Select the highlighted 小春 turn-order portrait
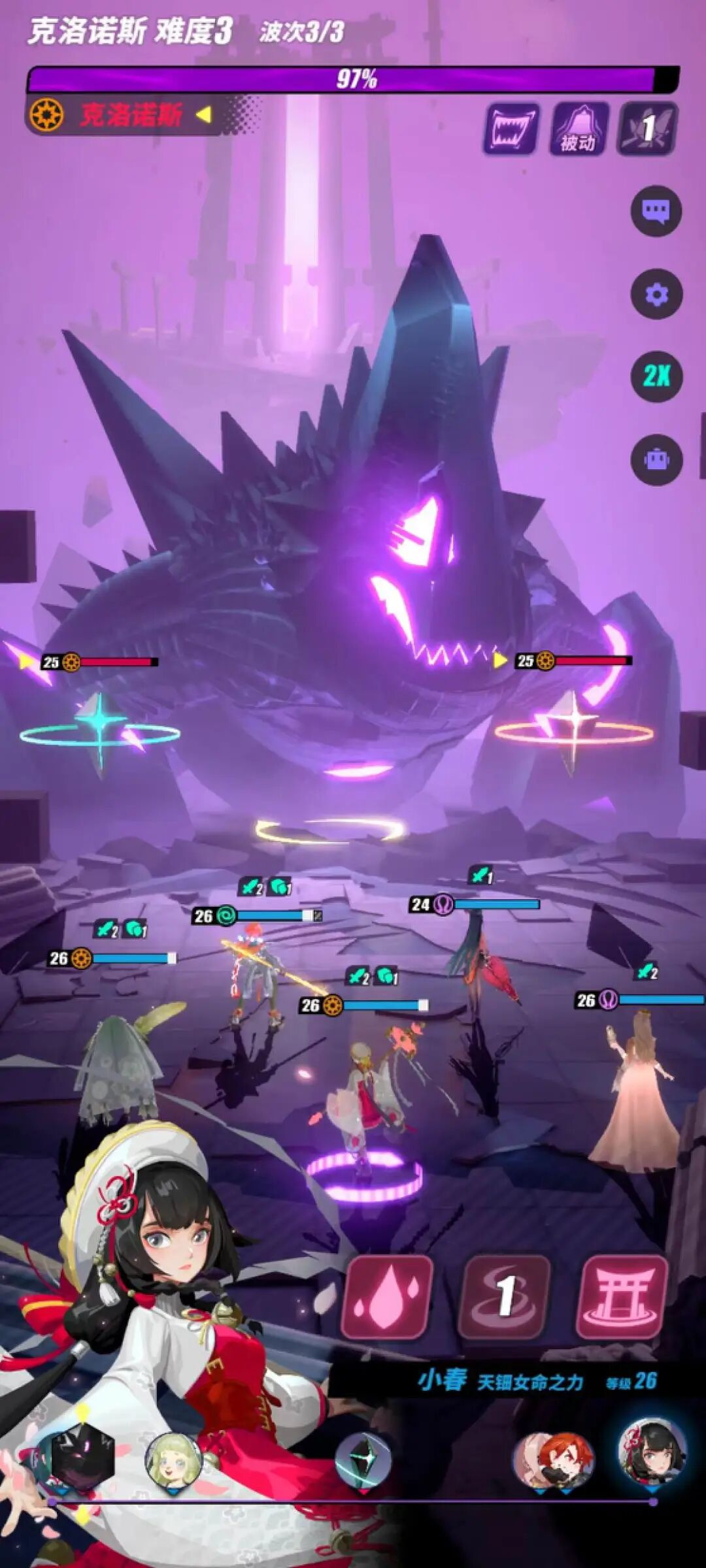 [652, 1452]
